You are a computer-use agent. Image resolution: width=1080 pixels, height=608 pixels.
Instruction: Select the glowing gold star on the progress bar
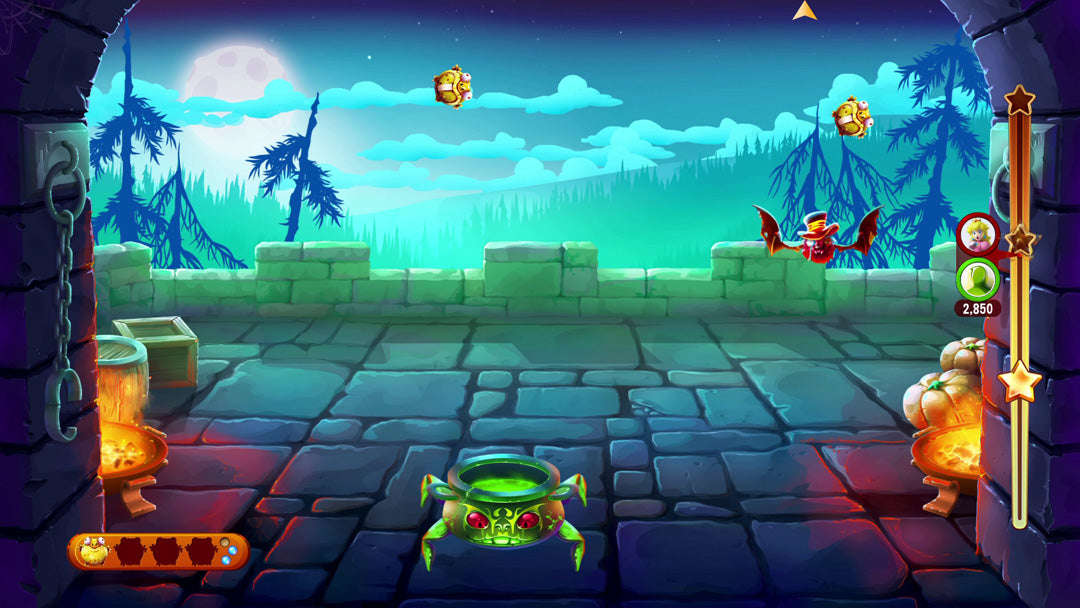tap(1019, 381)
